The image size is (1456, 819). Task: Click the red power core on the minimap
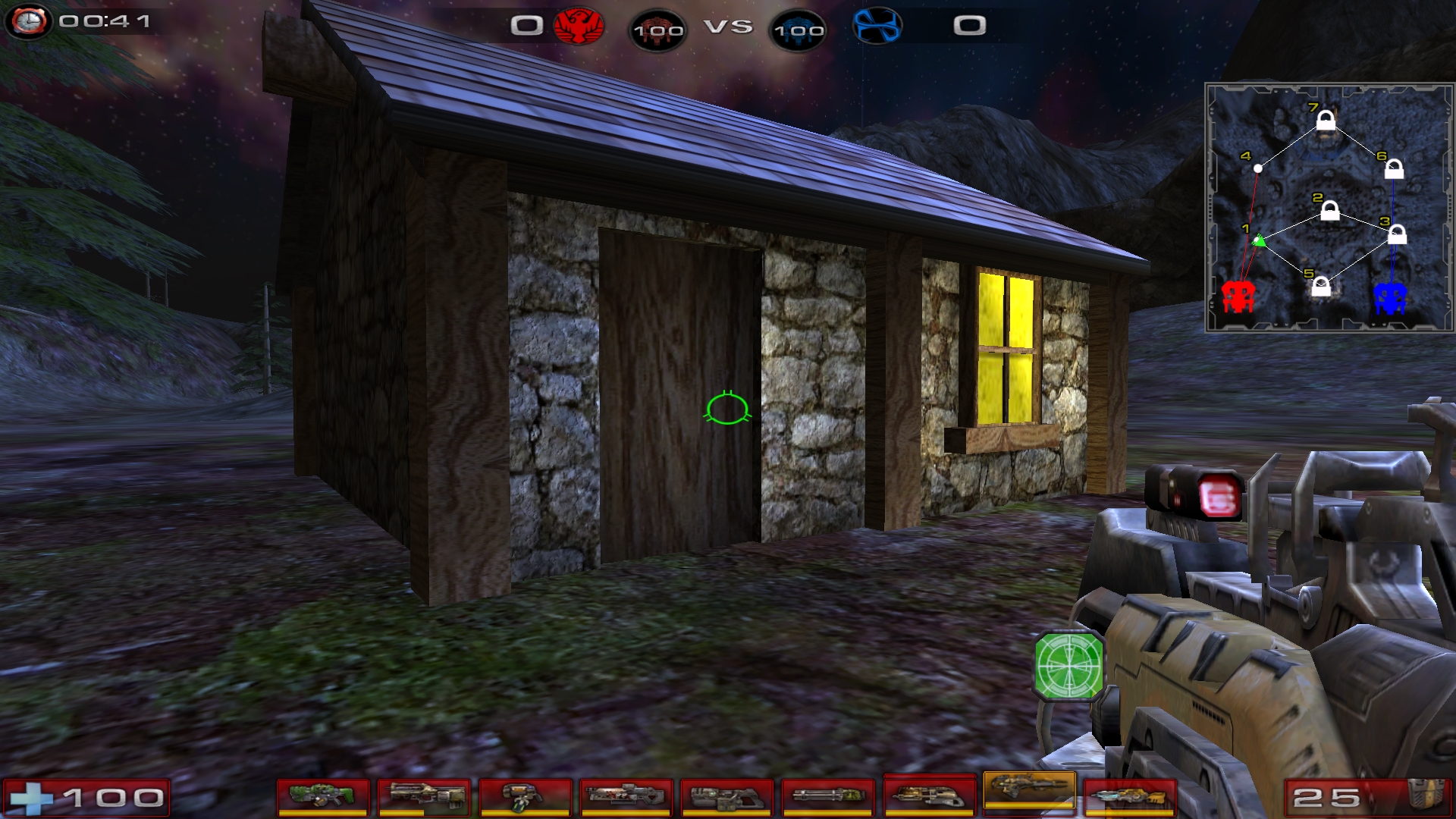pyautogui.click(x=1238, y=296)
